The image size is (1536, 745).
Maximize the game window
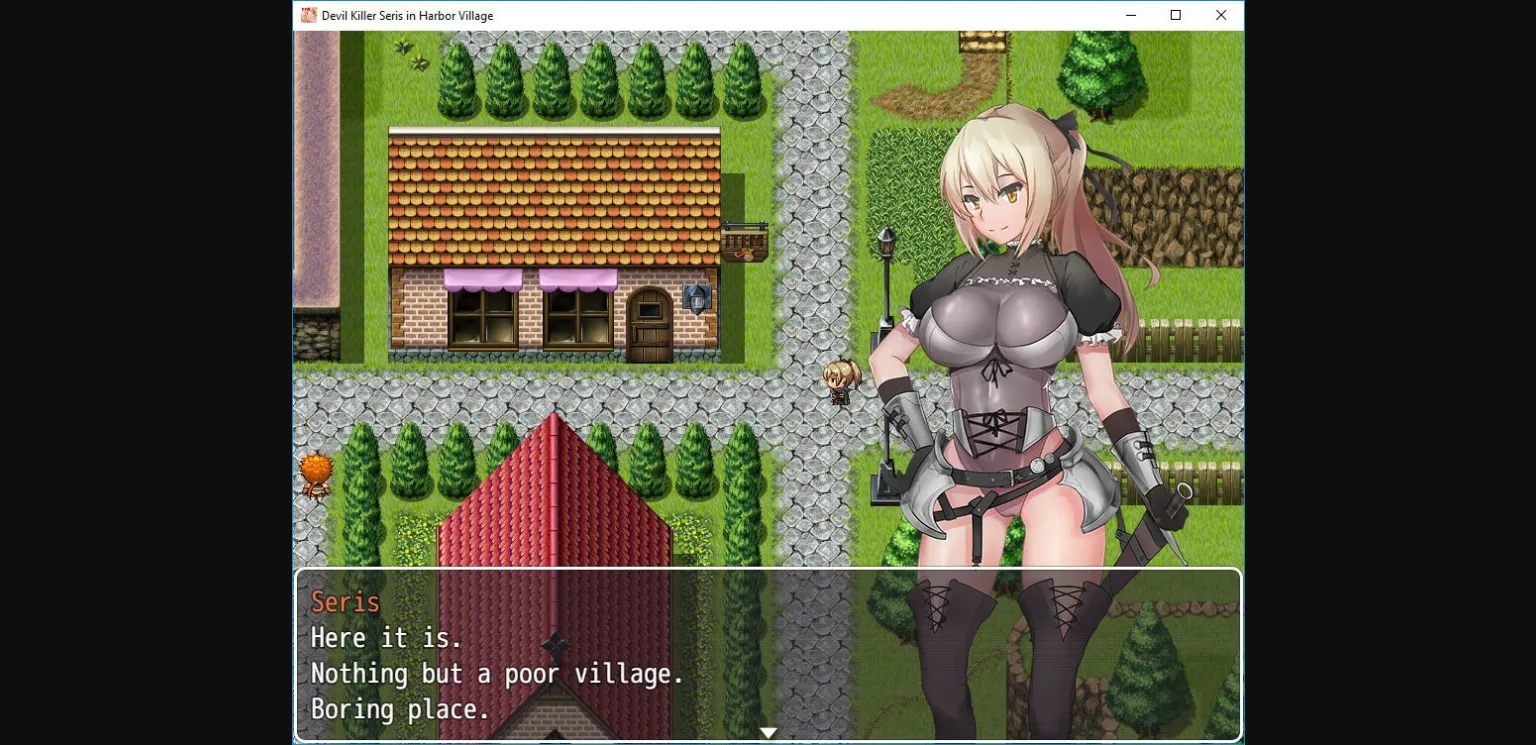click(x=1176, y=15)
